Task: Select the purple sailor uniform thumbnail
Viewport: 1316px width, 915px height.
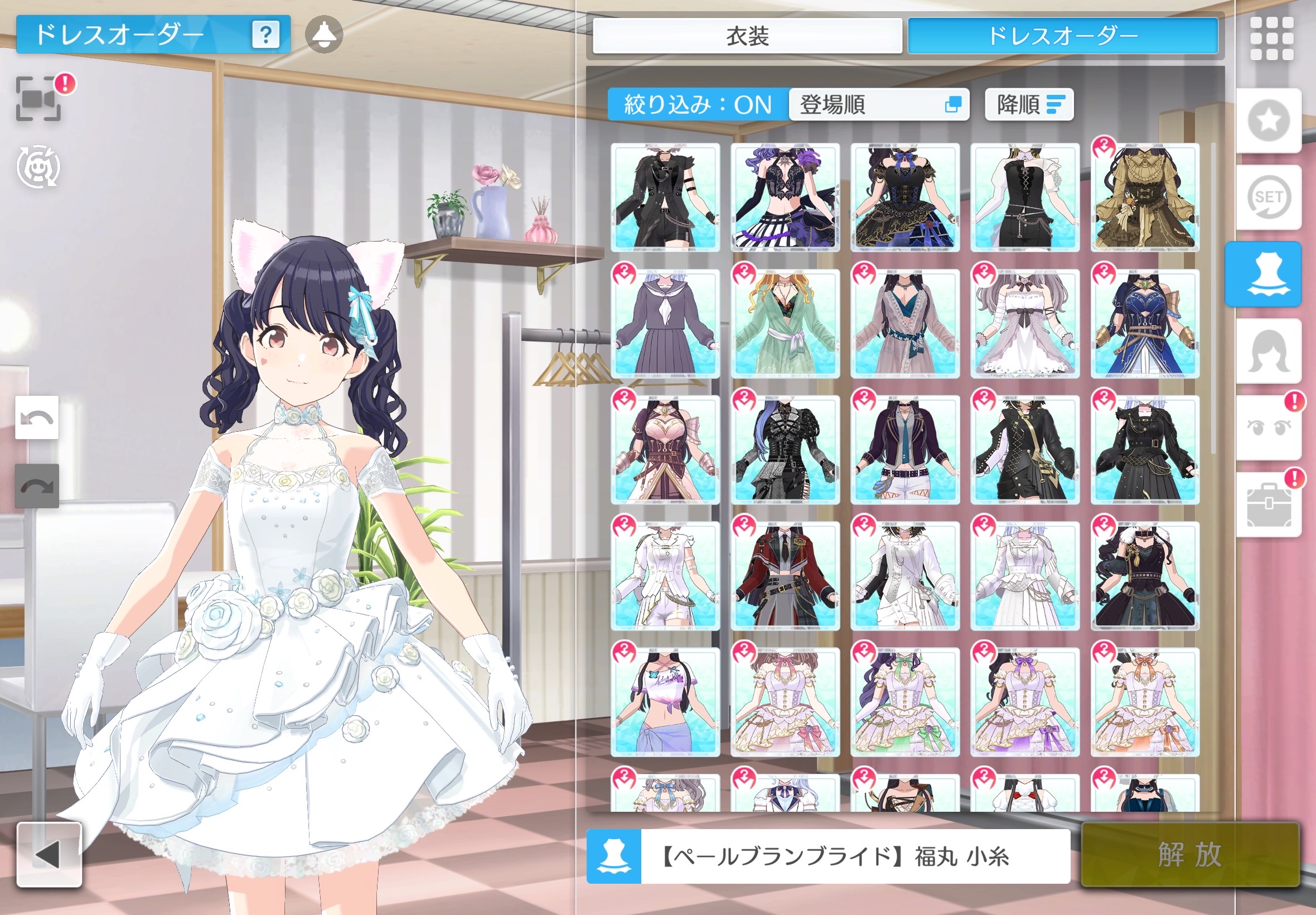Action: pyautogui.click(x=665, y=324)
